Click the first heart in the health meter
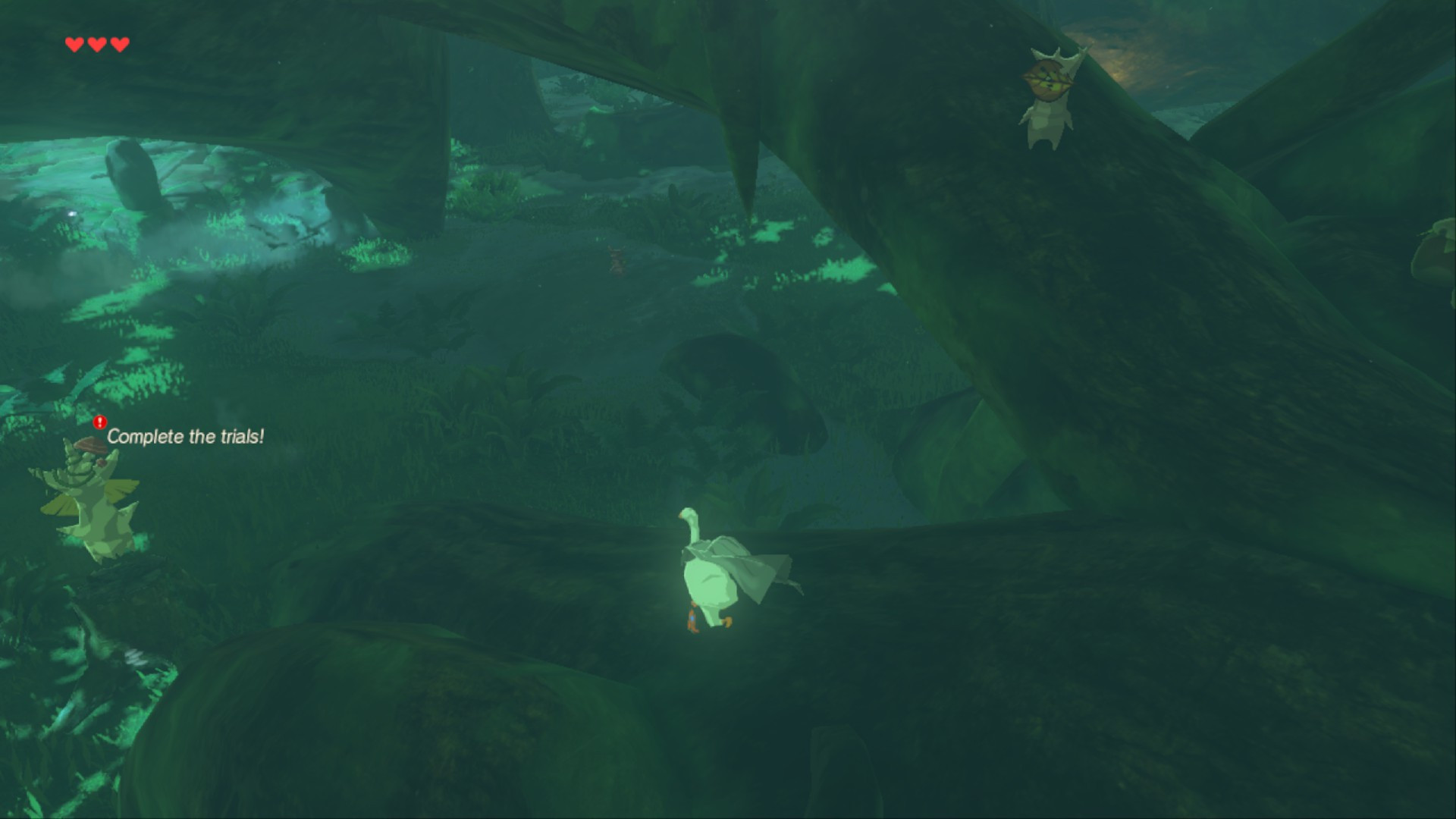 click(74, 43)
